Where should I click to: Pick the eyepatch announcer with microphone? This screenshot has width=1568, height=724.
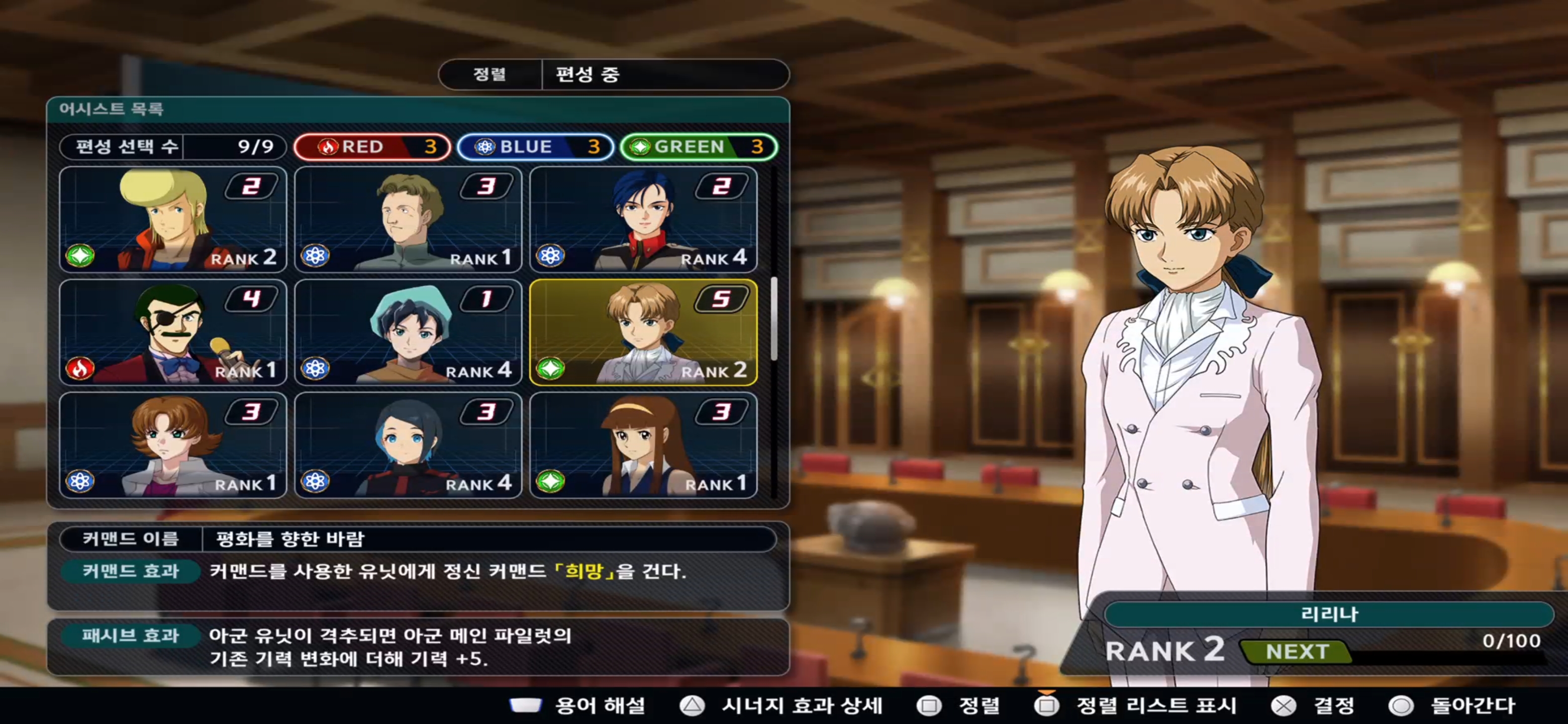point(173,332)
